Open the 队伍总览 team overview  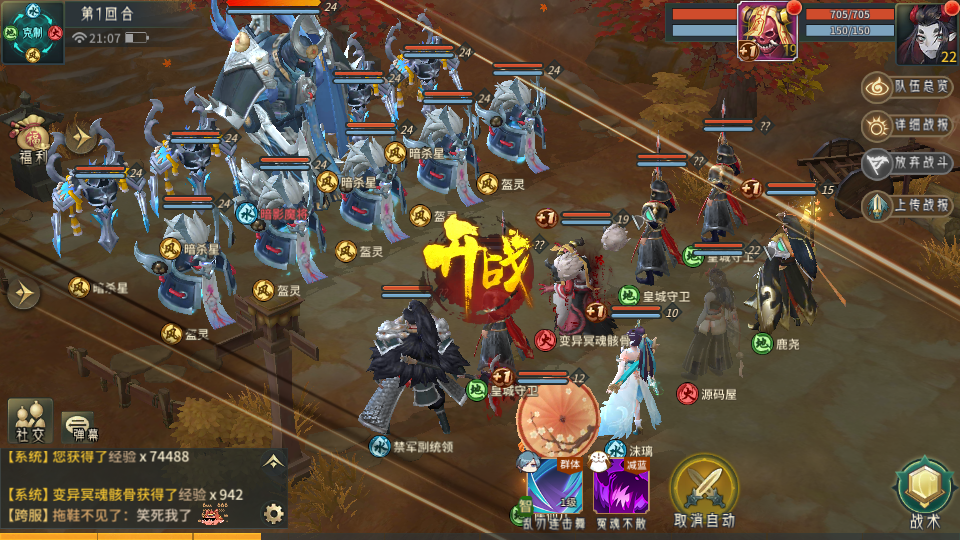pyautogui.click(x=907, y=87)
